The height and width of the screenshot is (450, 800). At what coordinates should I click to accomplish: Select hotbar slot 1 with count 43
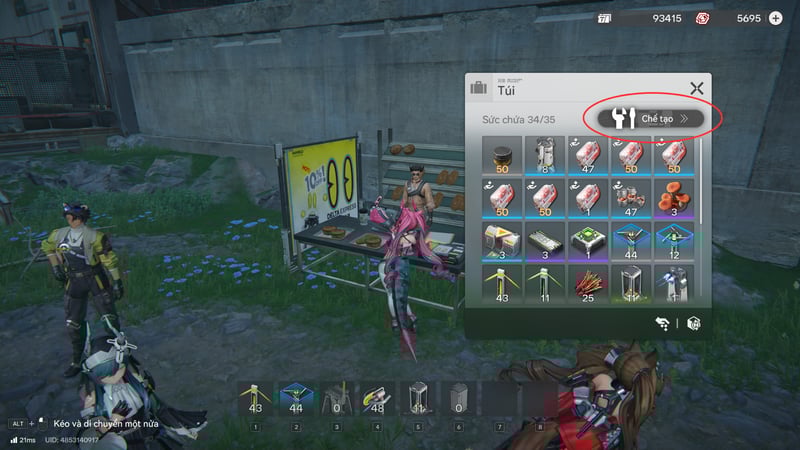click(255, 400)
